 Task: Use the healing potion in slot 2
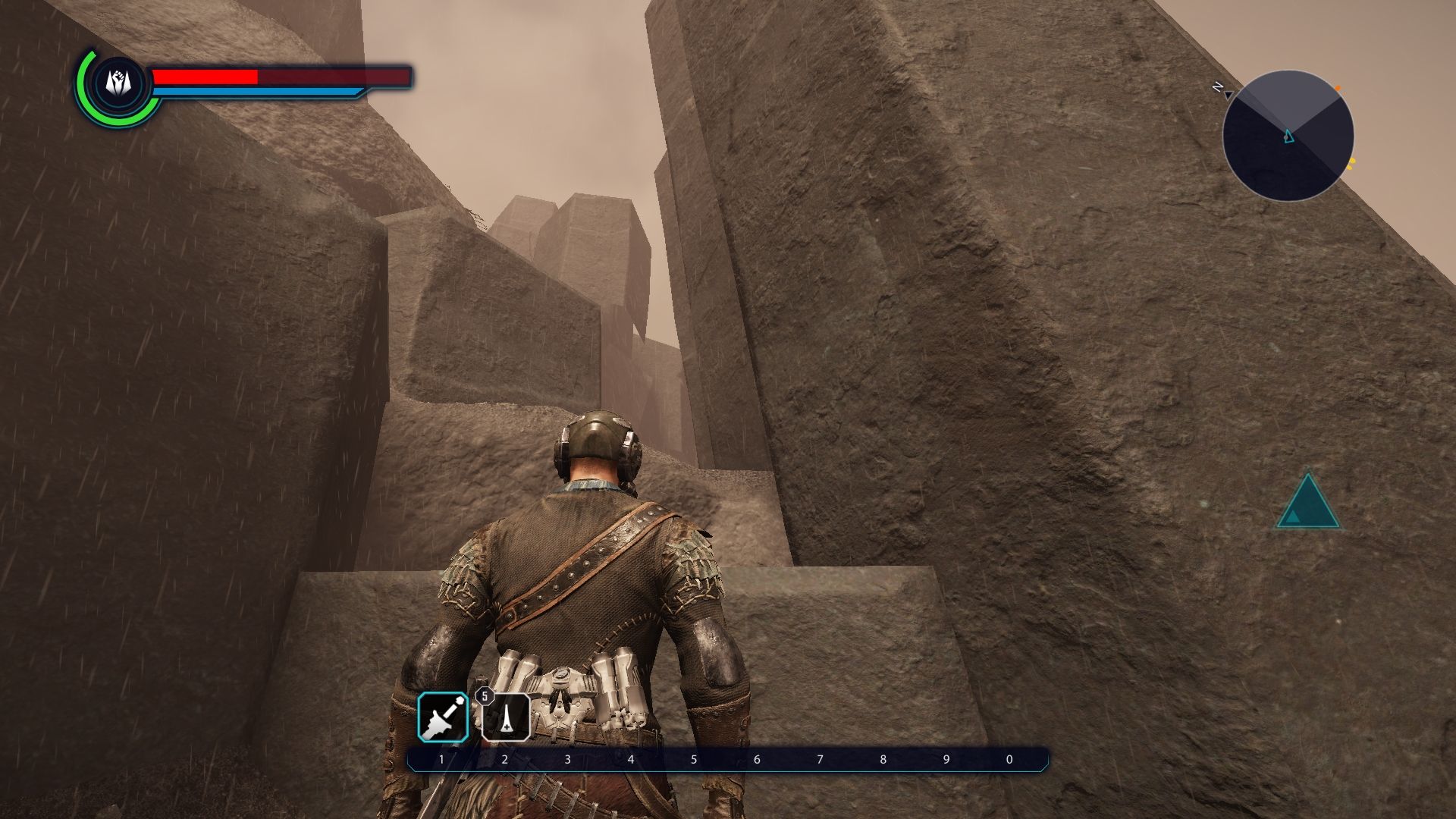point(506,717)
